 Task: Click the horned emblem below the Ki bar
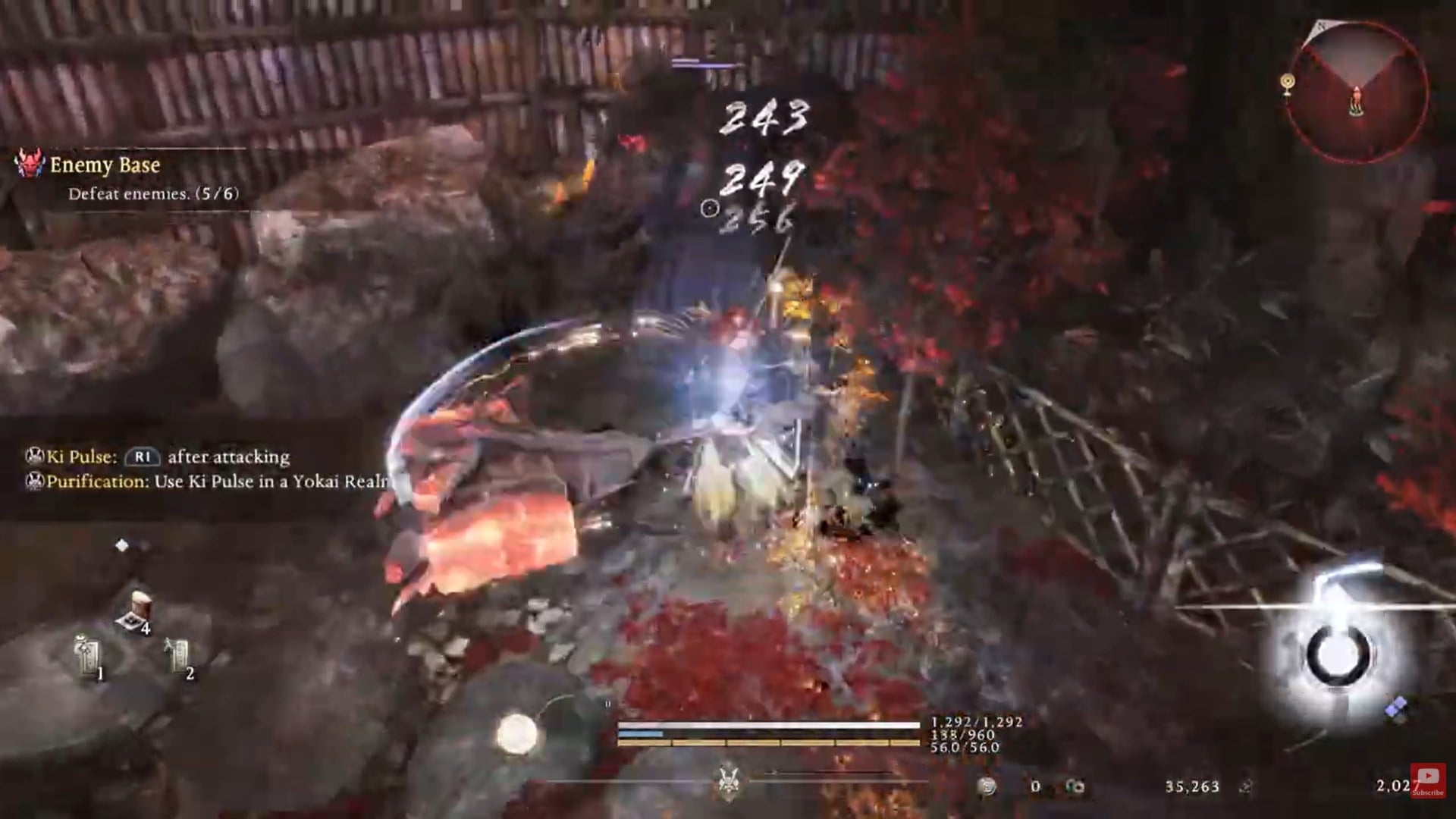click(728, 783)
